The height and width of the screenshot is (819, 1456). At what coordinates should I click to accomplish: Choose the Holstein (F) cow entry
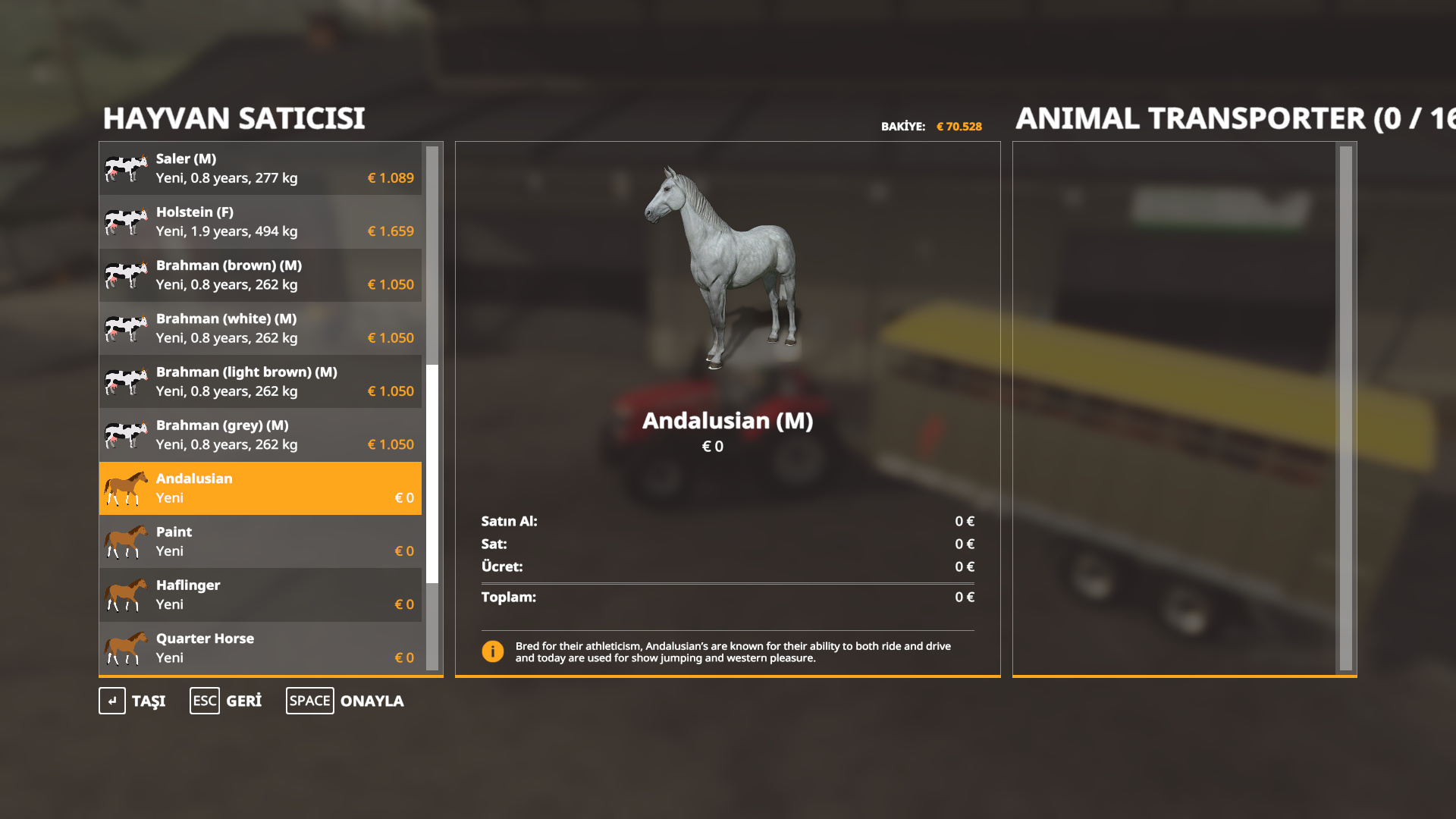click(x=260, y=221)
